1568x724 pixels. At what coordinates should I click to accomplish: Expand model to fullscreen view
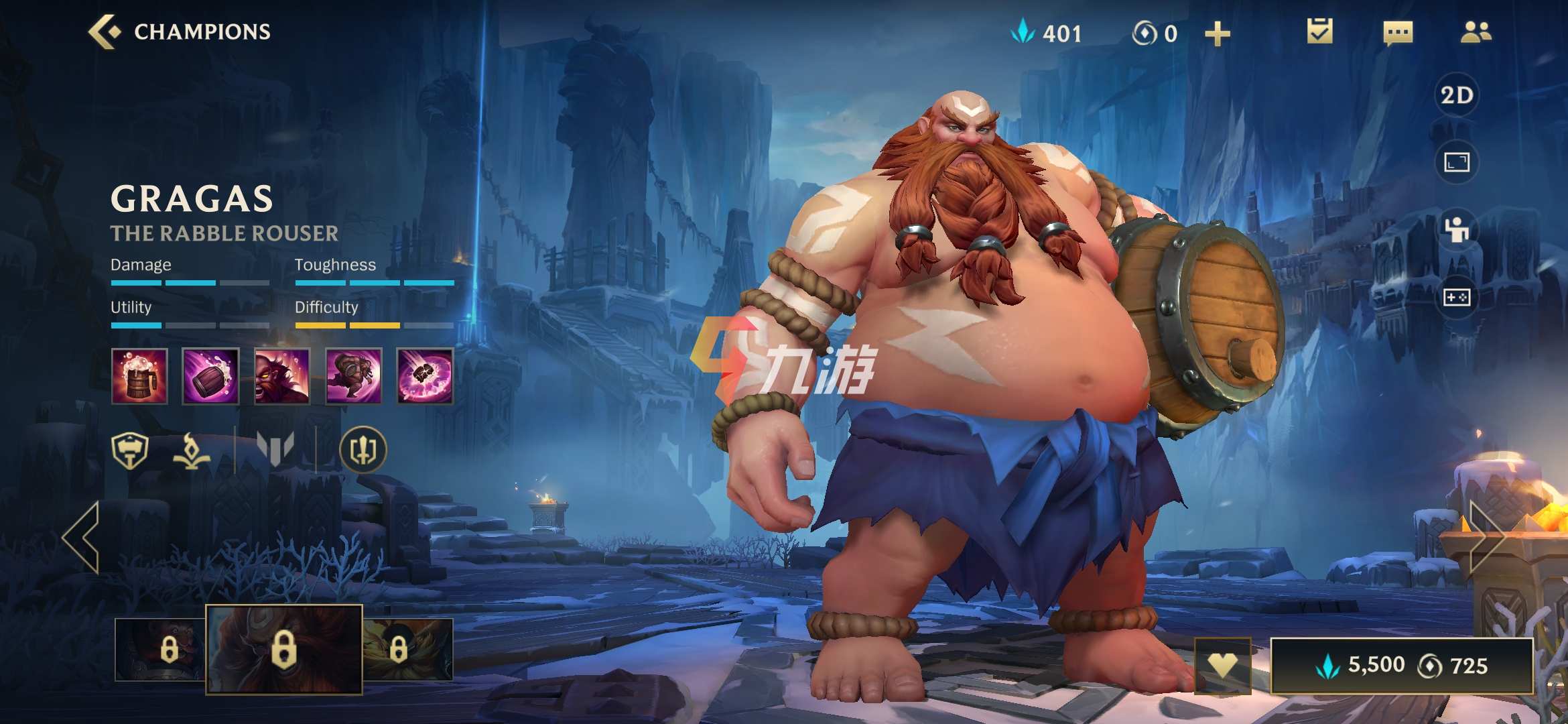tap(1457, 162)
